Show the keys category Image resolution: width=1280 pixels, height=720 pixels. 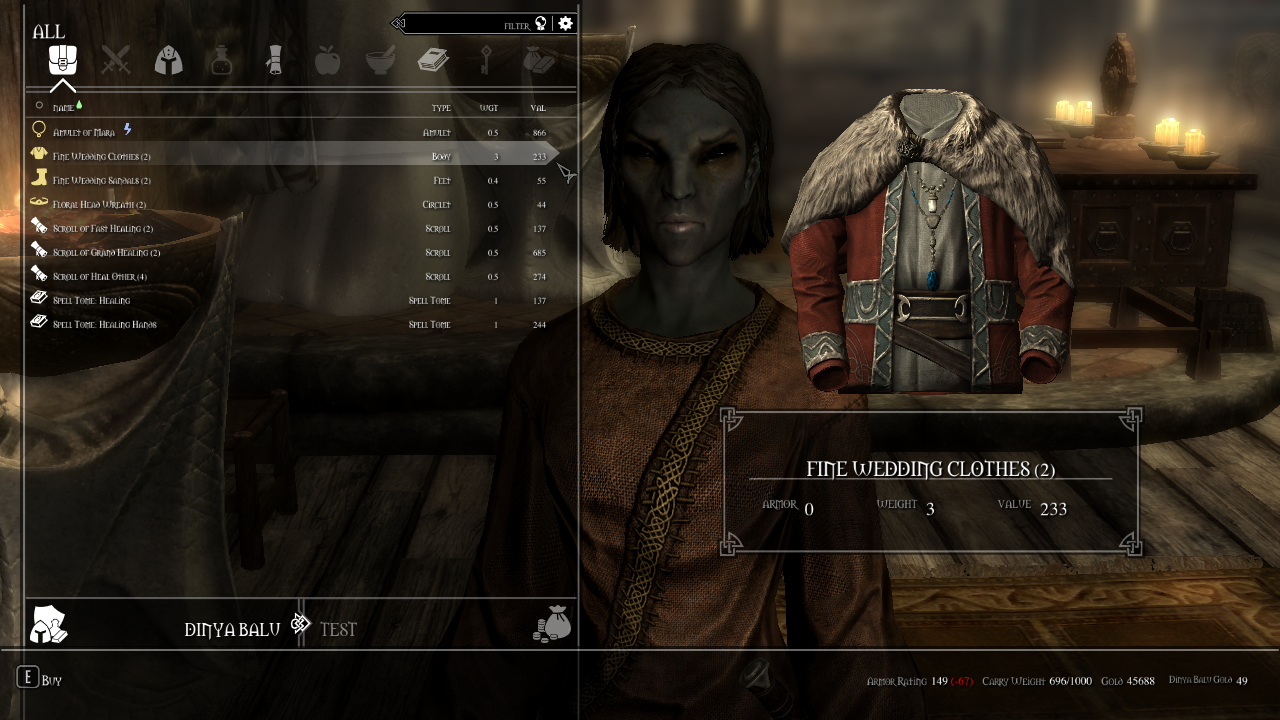tap(486, 60)
